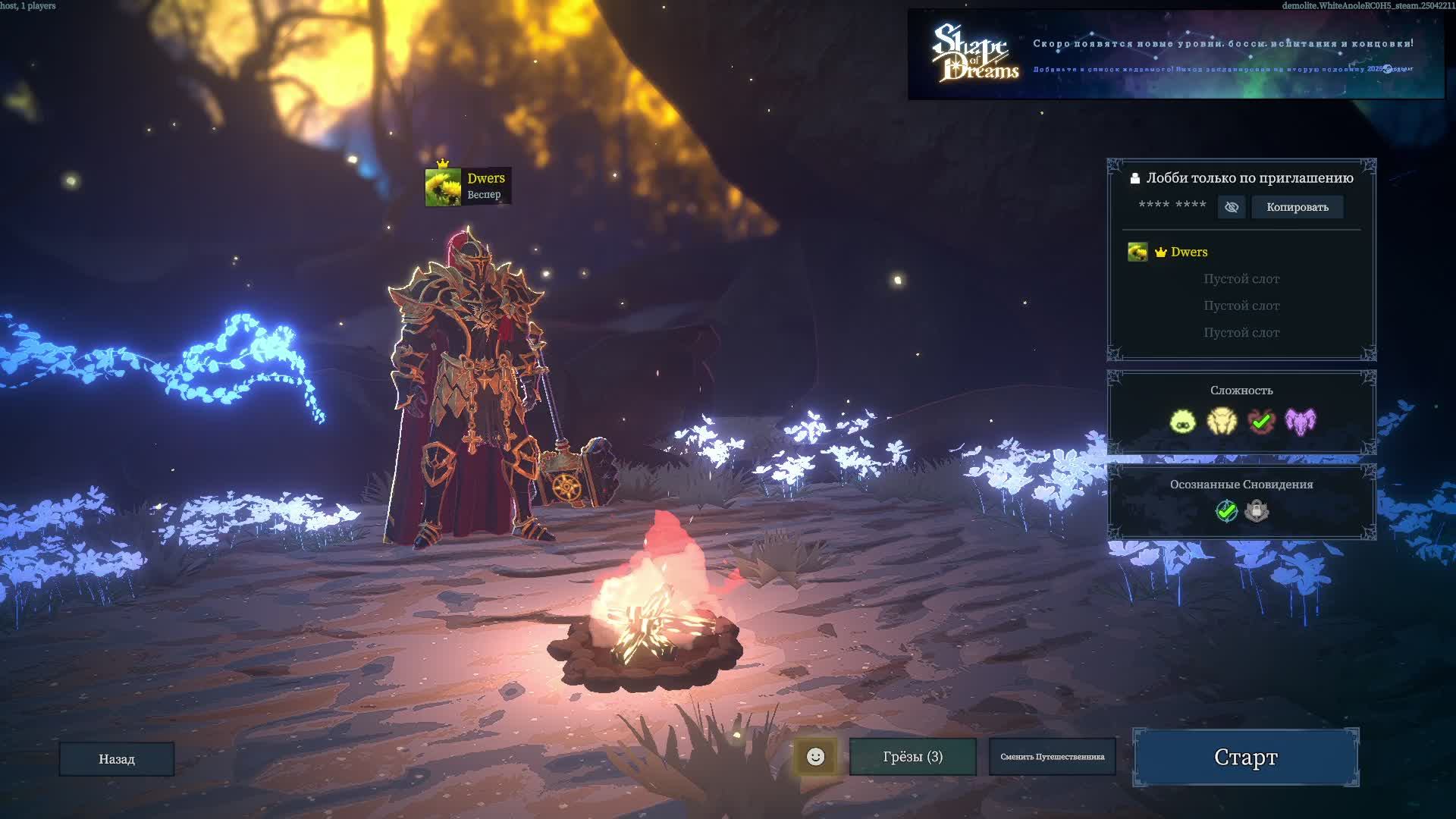Go back with the Назад button
This screenshot has width=1456, height=819.
117,758
